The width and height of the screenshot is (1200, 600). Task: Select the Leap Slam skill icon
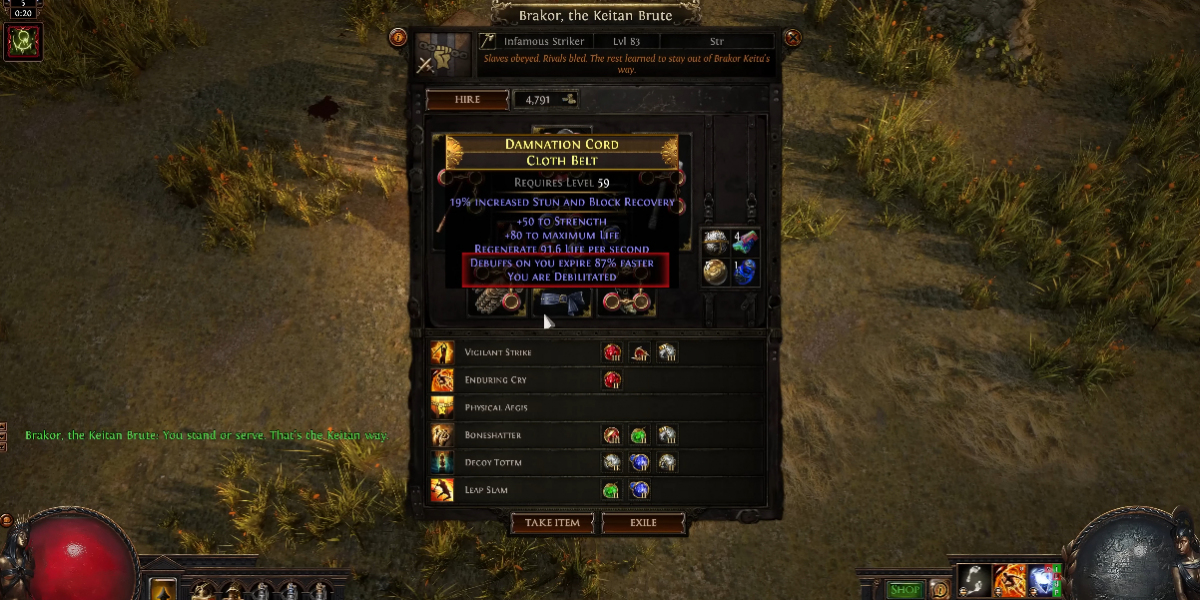click(442, 490)
